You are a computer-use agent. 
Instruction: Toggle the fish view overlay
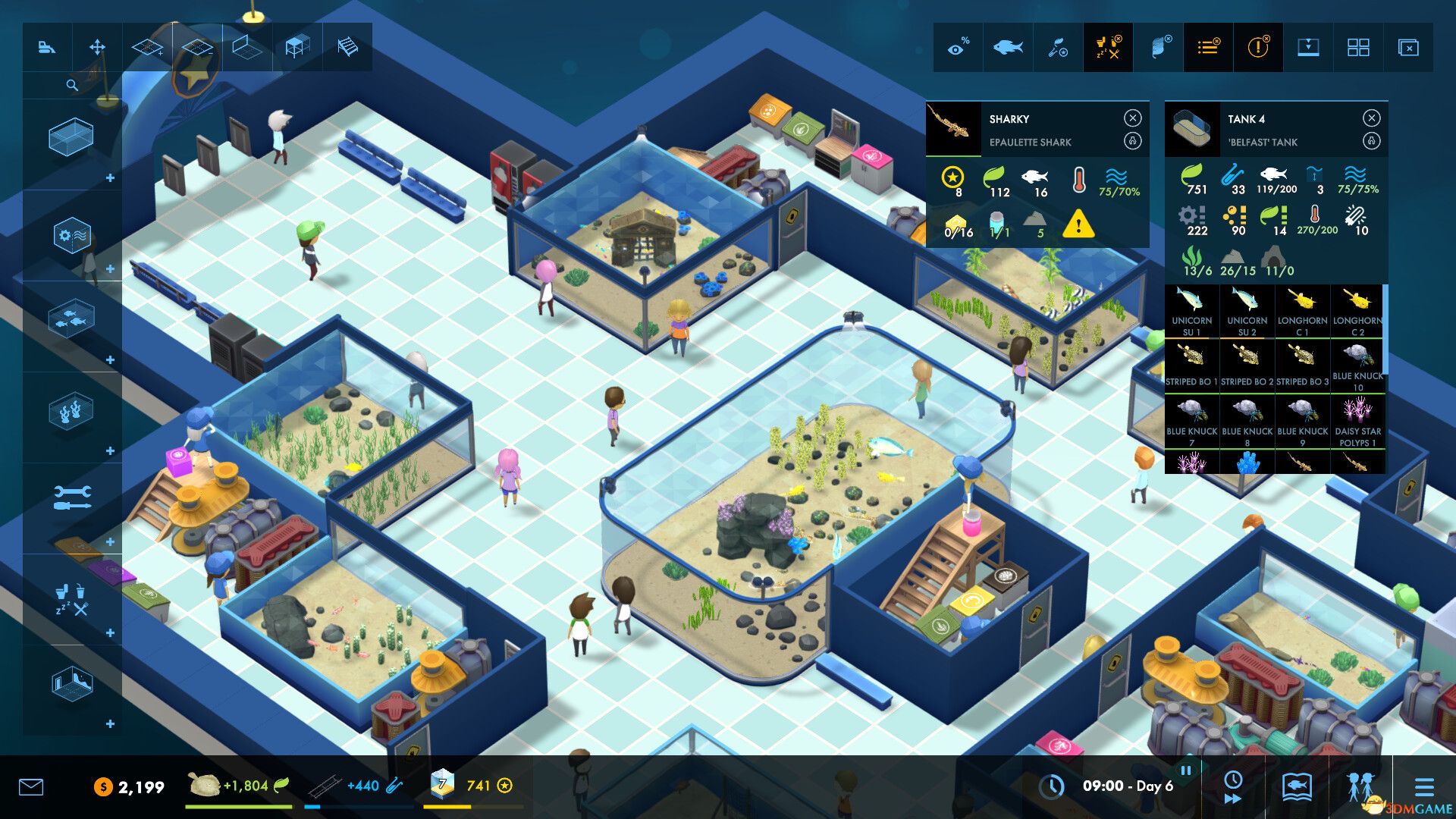1007,47
